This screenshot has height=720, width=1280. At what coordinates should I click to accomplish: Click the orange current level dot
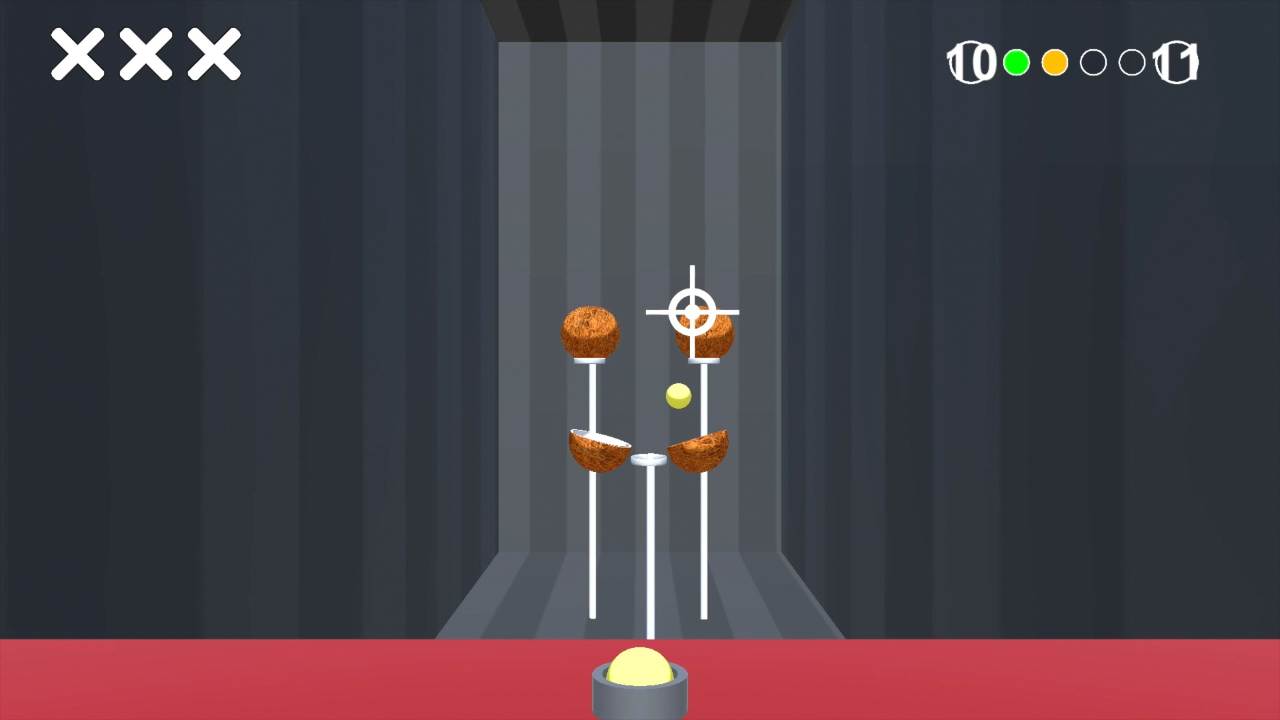point(1054,62)
